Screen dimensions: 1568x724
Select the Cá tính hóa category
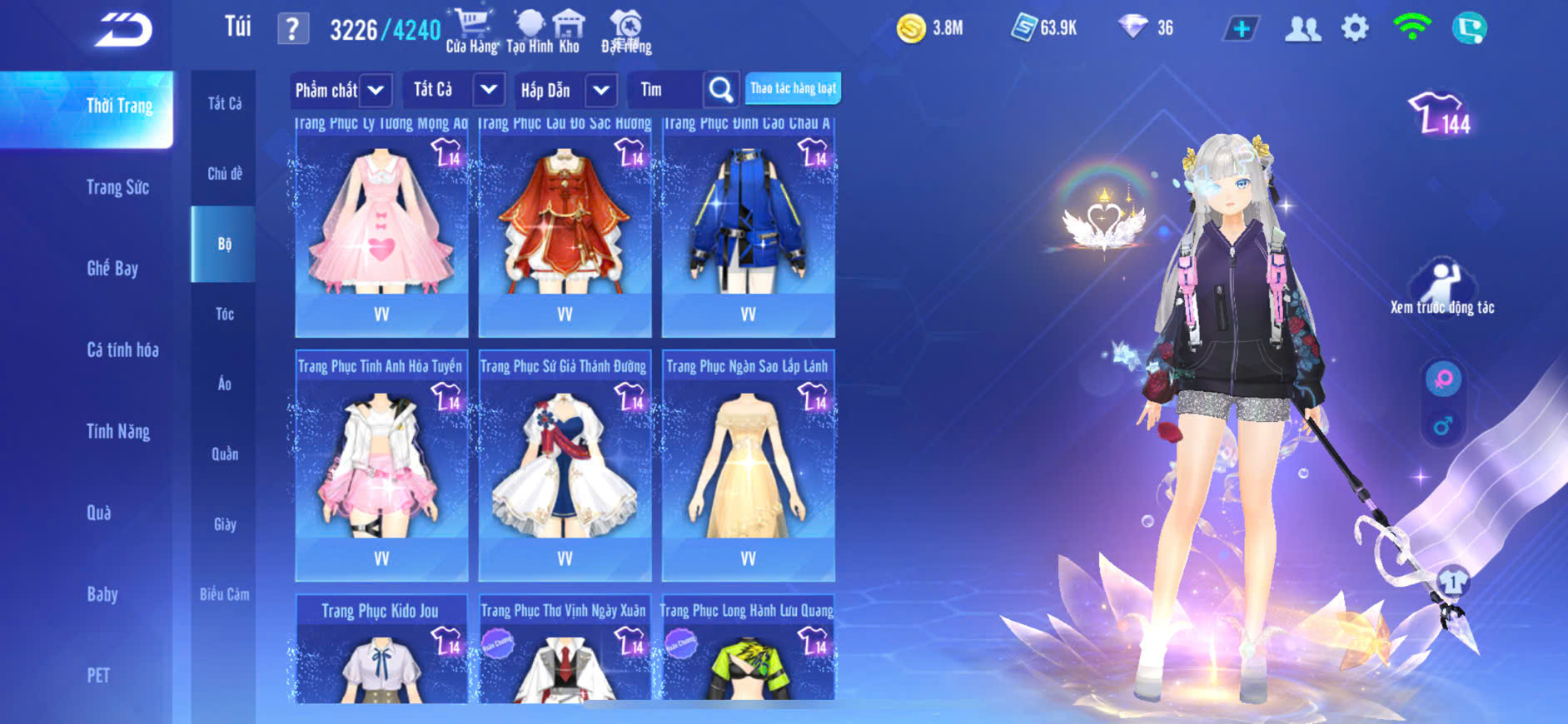(122, 350)
